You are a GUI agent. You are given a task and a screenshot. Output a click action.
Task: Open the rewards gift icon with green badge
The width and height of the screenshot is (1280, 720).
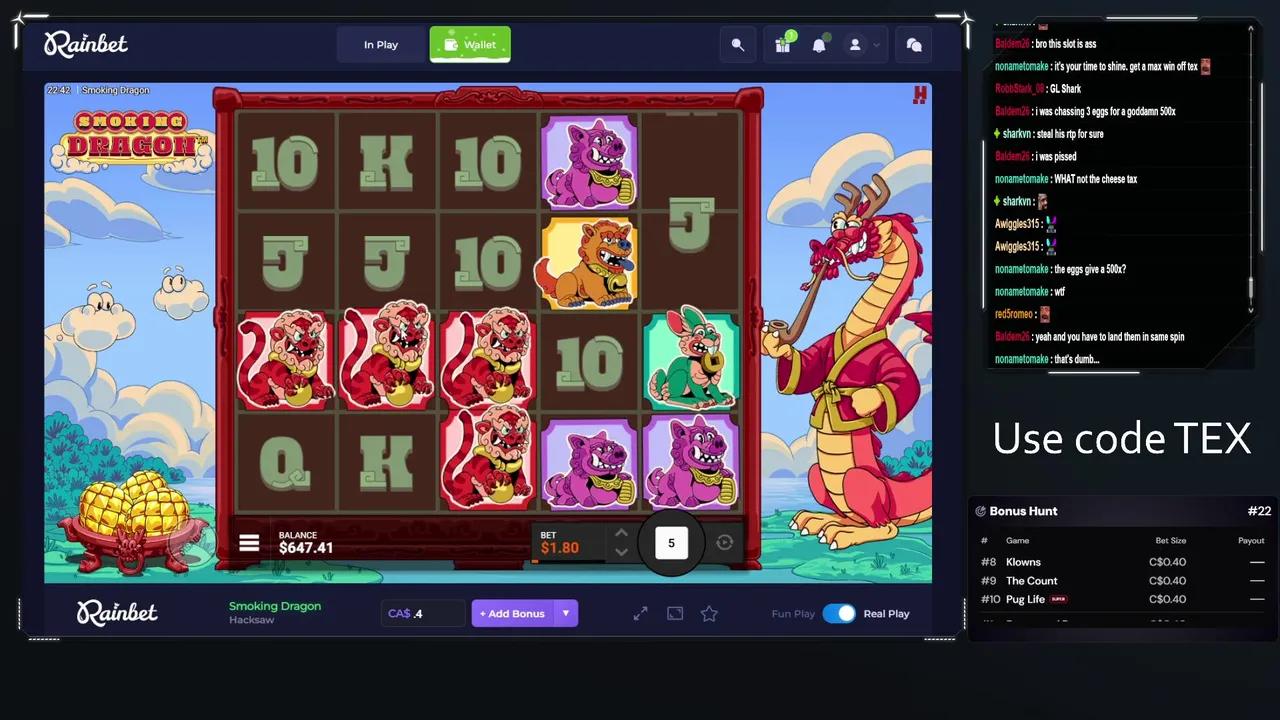(x=782, y=45)
